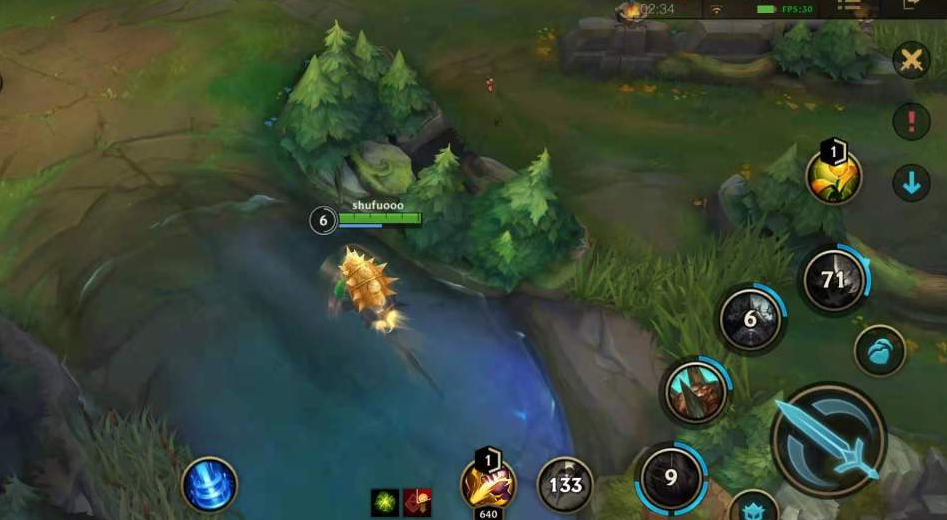Trigger the ability showing a 9 cooldown
The image size is (947, 520).
671,477
